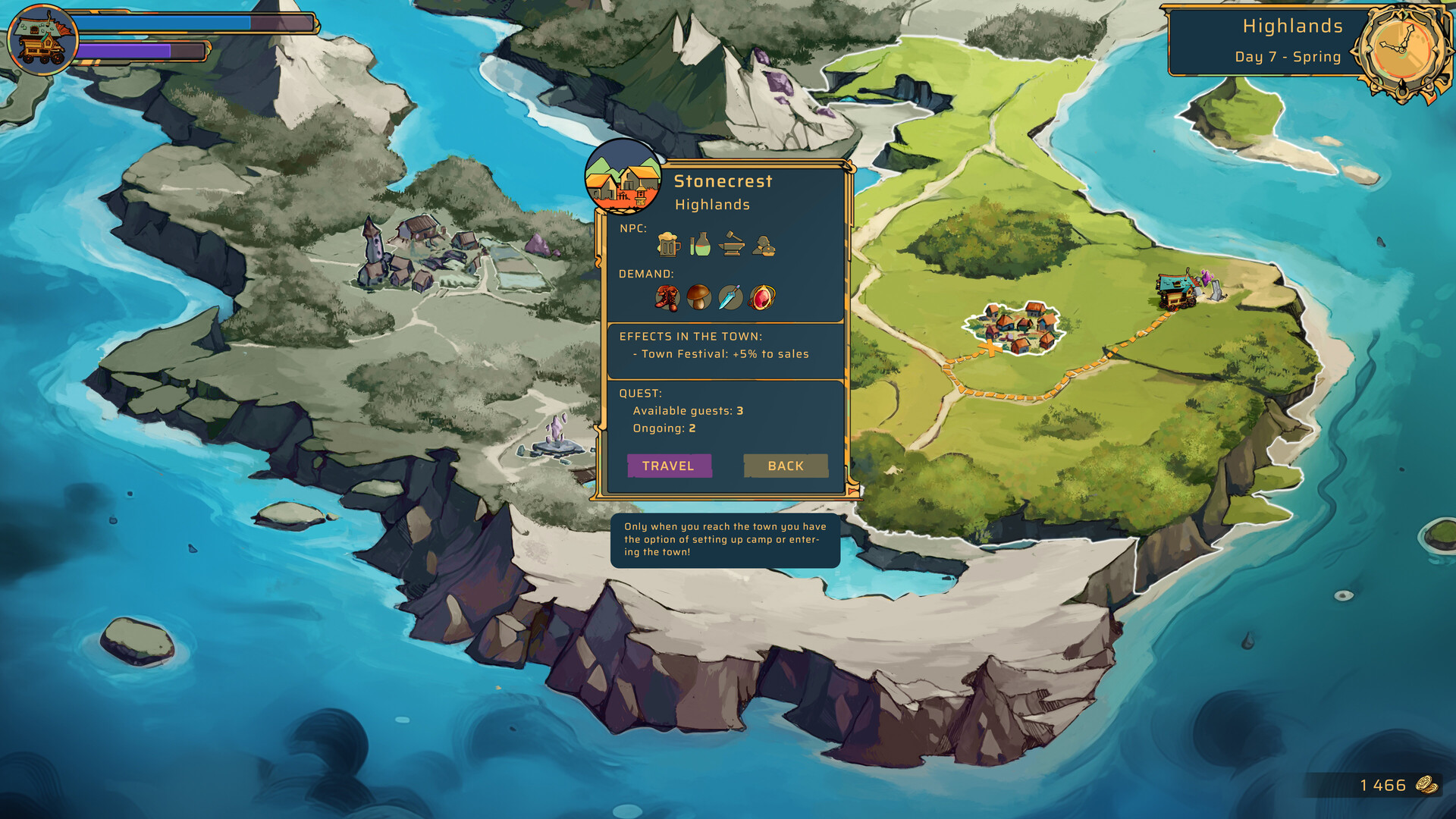Select Stonecrest village on the map
The width and height of the screenshot is (1456, 819).
pyautogui.click(x=1016, y=328)
